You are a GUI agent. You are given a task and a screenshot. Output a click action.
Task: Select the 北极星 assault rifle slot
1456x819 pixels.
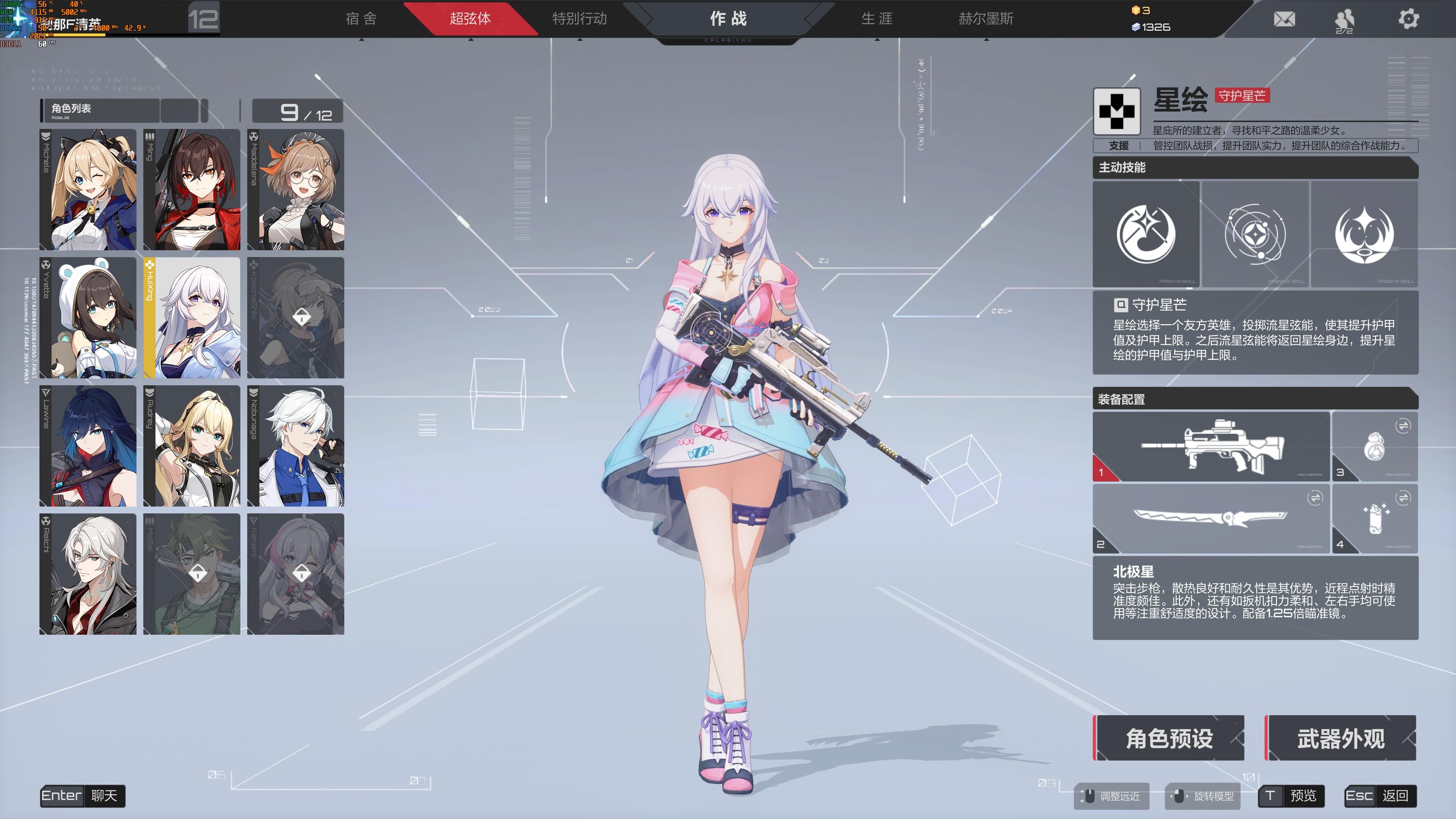coord(1211,447)
